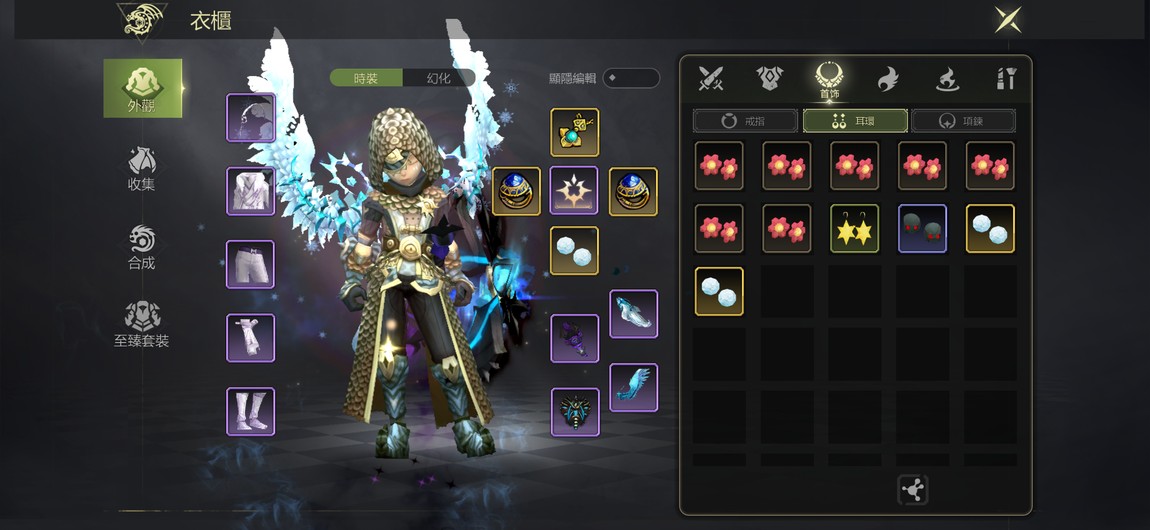1150x530 pixels.
Task: Open the 合成 synthesis menu
Action: point(142,247)
